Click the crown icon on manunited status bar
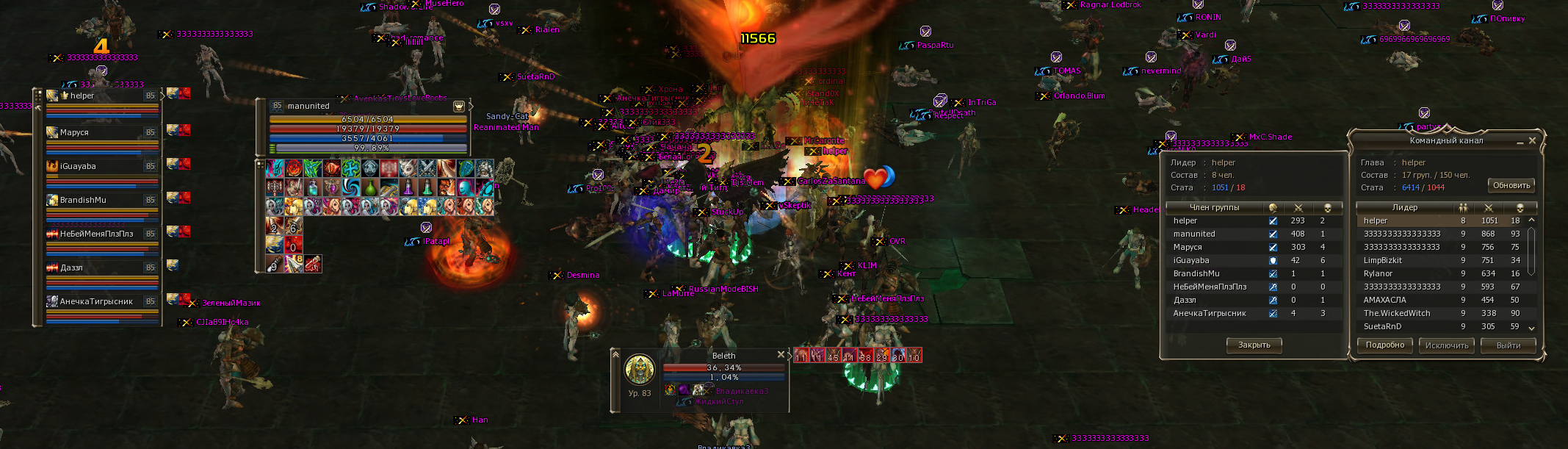Viewport: 1568px width, 449px height. [x=459, y=106]
